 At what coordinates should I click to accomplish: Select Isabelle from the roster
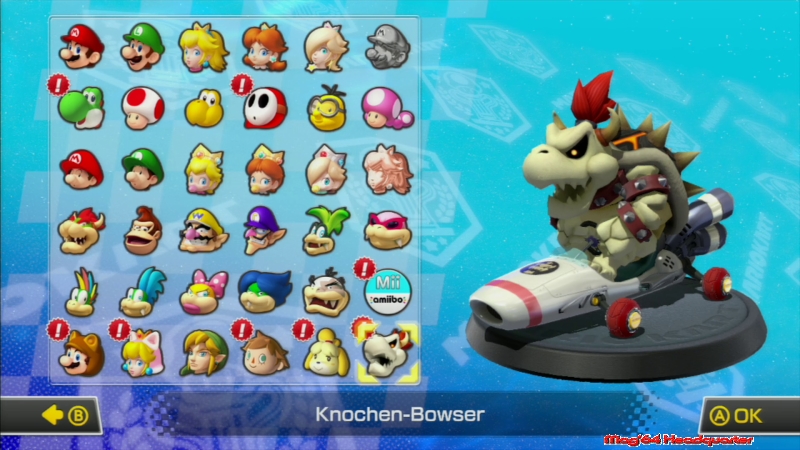[x=325, y=352]
